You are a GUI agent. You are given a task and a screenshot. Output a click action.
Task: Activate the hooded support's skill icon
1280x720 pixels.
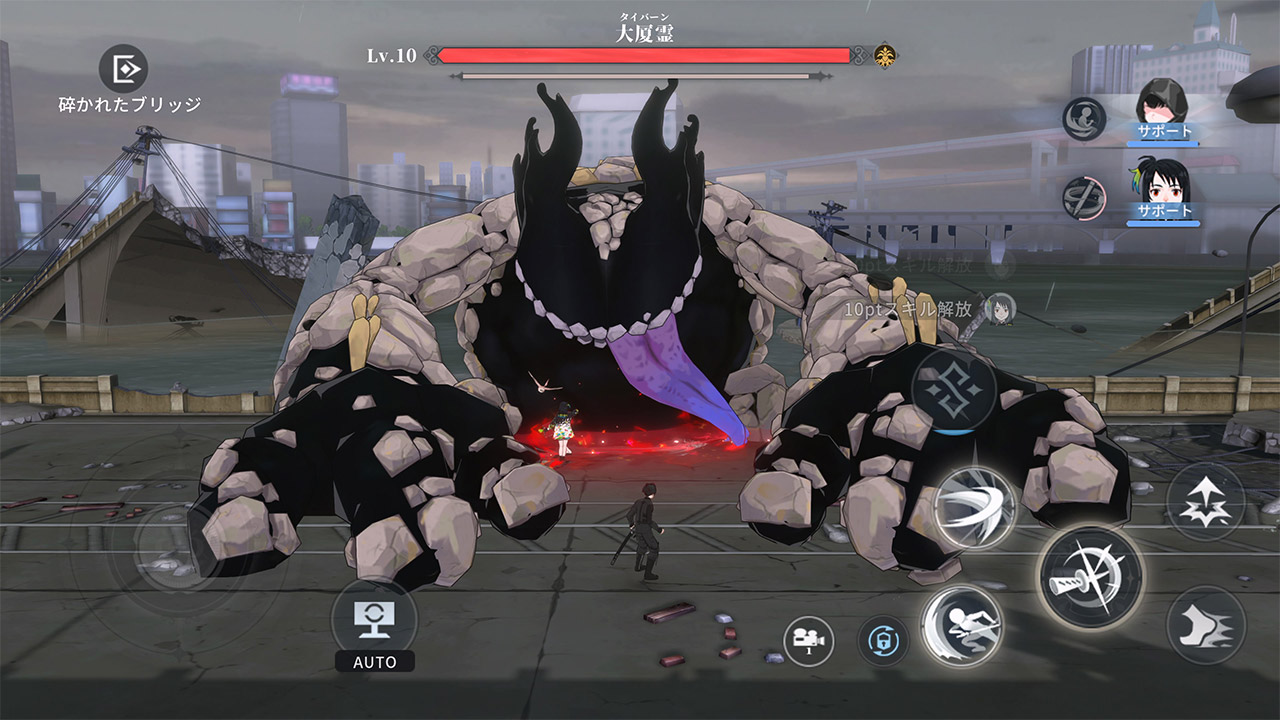click(1084, 119)
